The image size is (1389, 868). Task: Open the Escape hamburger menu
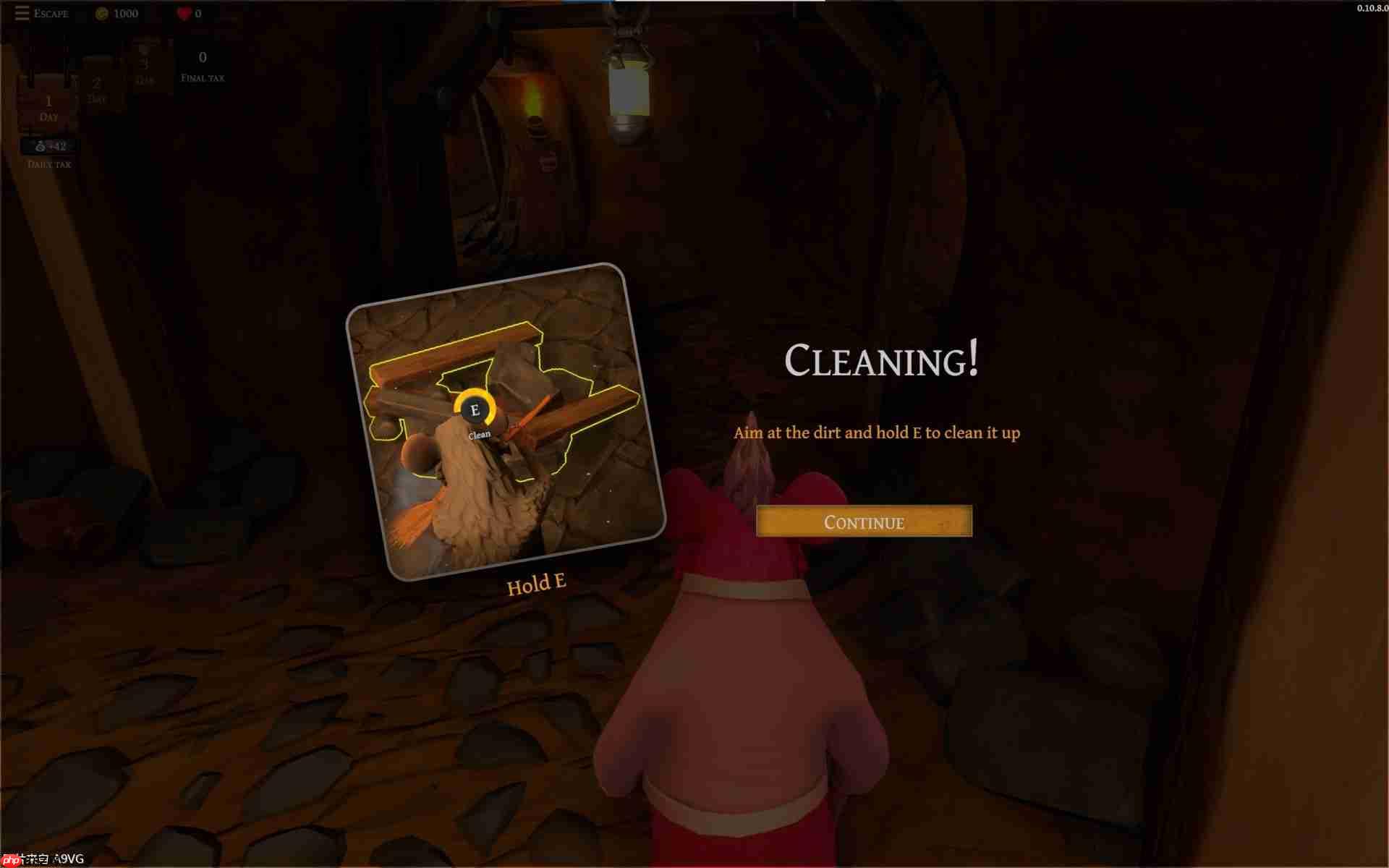[x=21, y=12]
